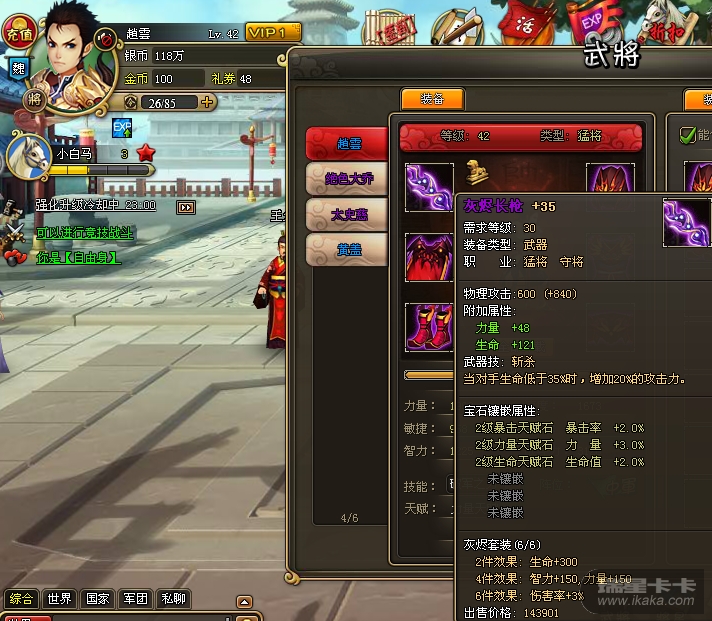Choose general 太史慈
Screen dimensions: 712x621
346,214
